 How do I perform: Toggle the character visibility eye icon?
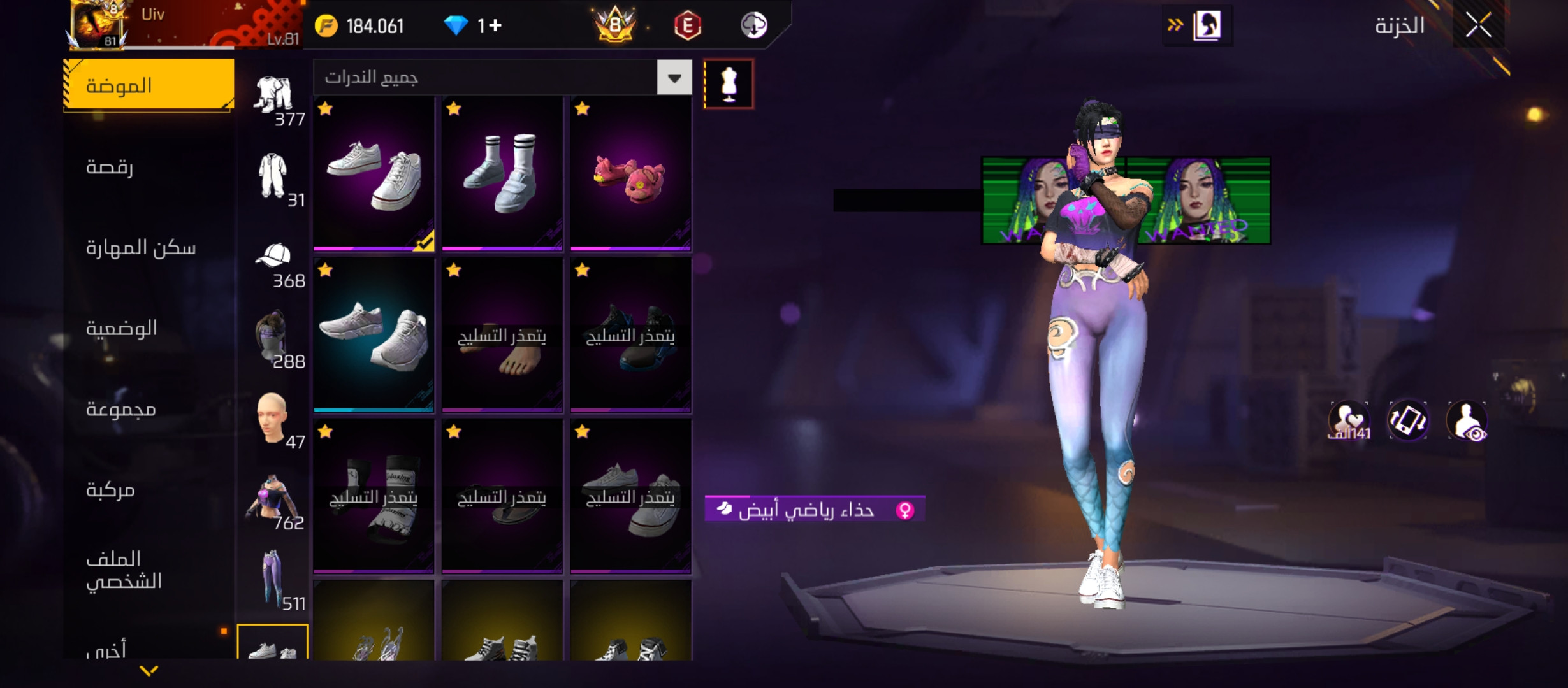1467,421
